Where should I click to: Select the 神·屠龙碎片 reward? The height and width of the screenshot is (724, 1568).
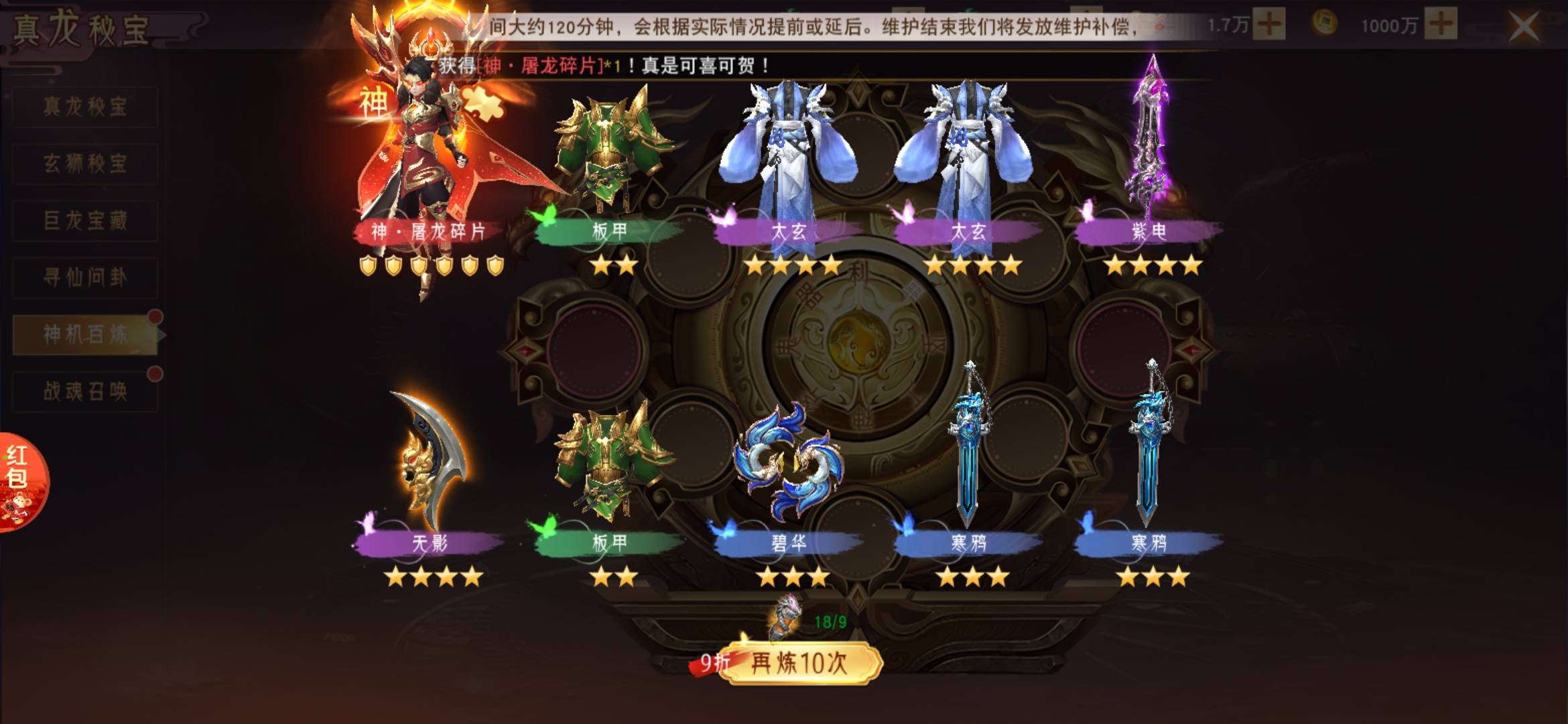click(x=429, y=168)
